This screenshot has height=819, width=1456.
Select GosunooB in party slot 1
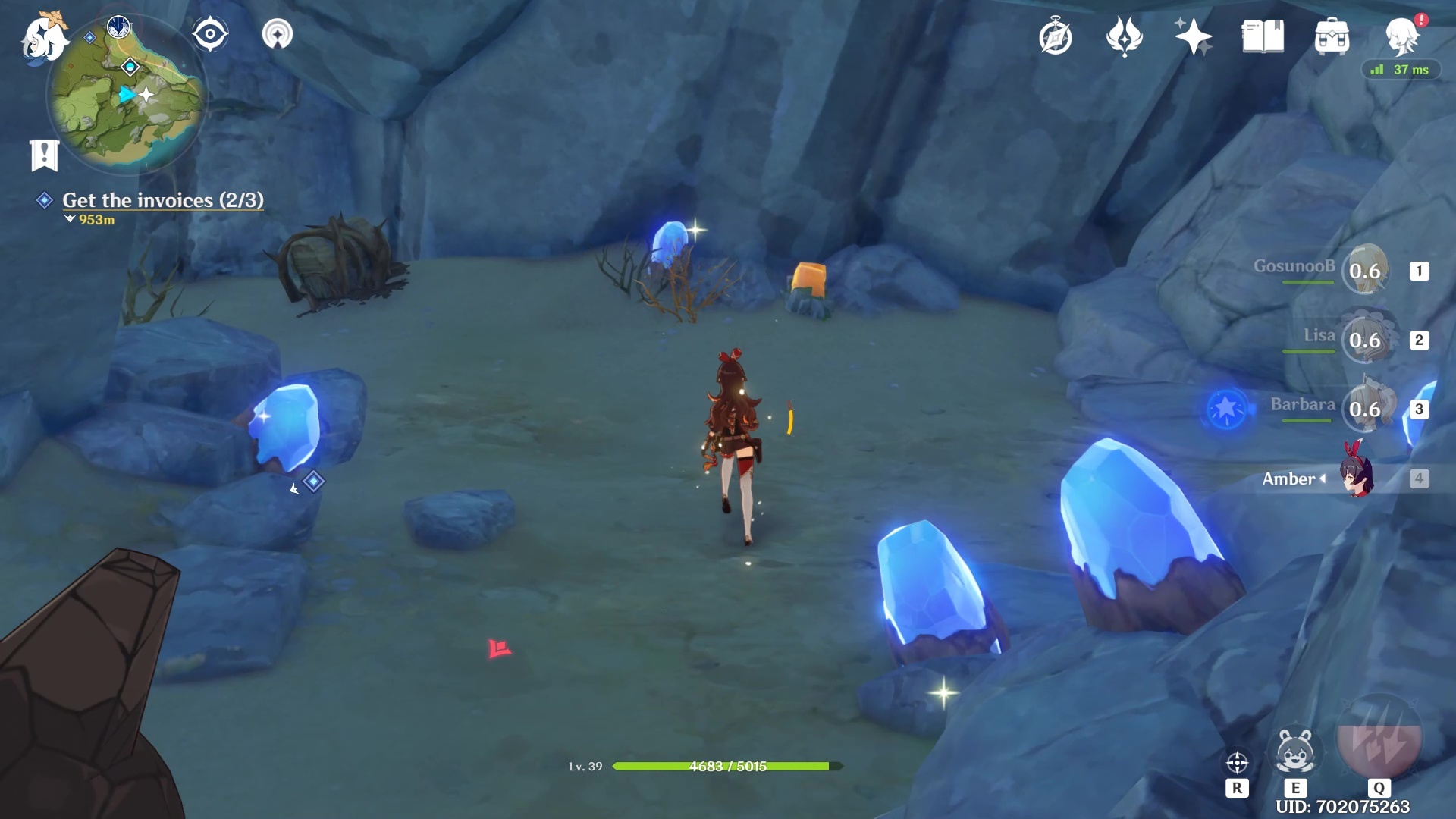1367,271
